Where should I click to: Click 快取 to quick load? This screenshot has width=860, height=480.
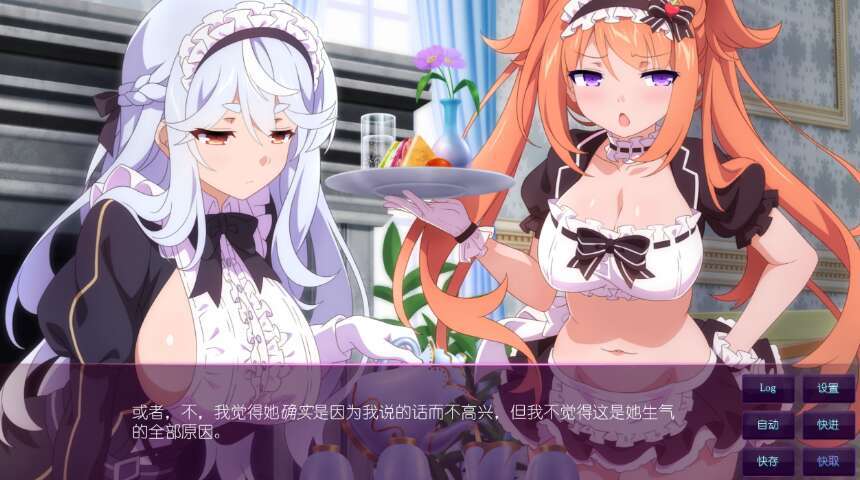tap(828, 461)
